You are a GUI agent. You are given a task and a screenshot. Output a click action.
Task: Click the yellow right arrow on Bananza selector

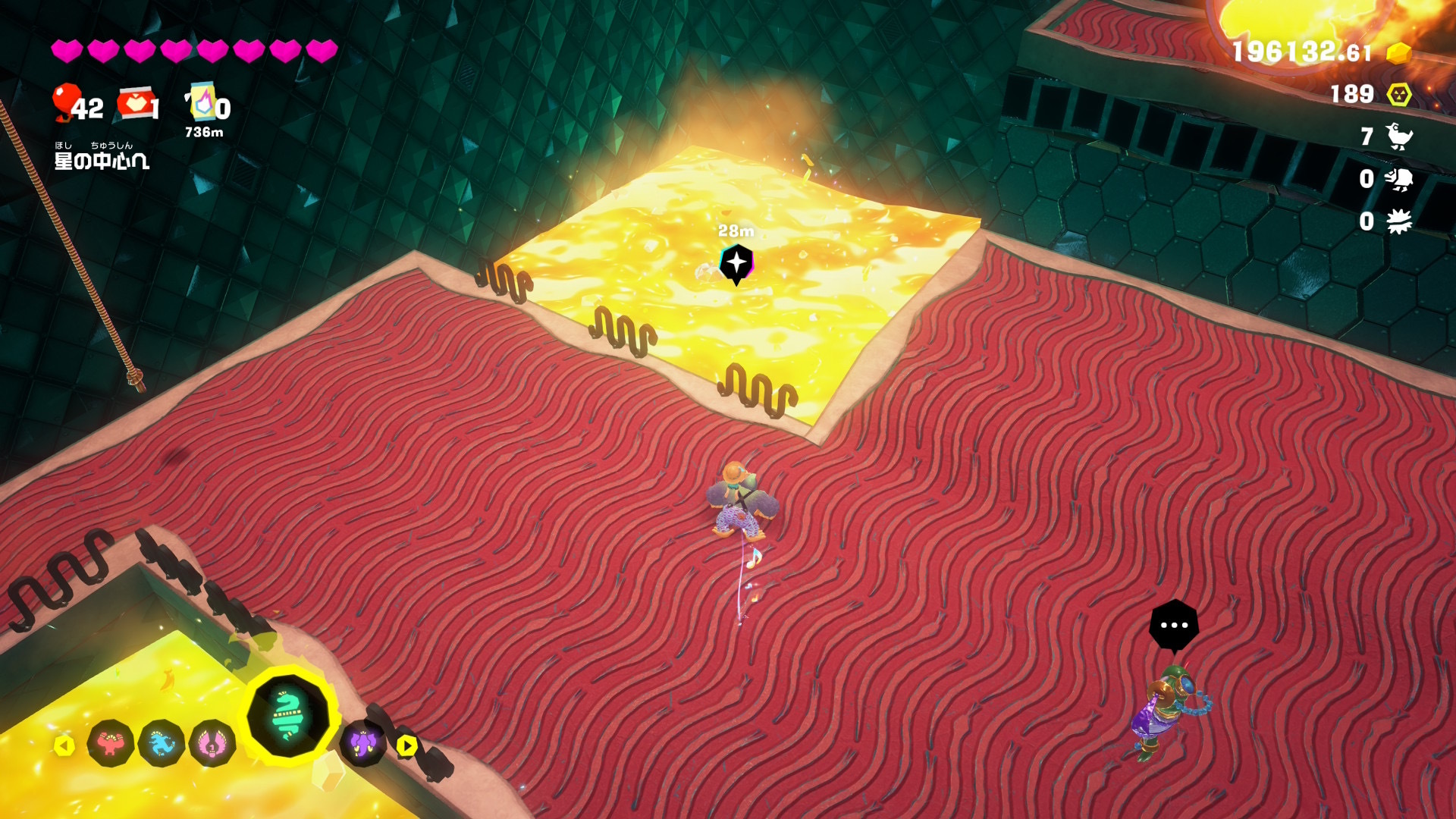407,745
